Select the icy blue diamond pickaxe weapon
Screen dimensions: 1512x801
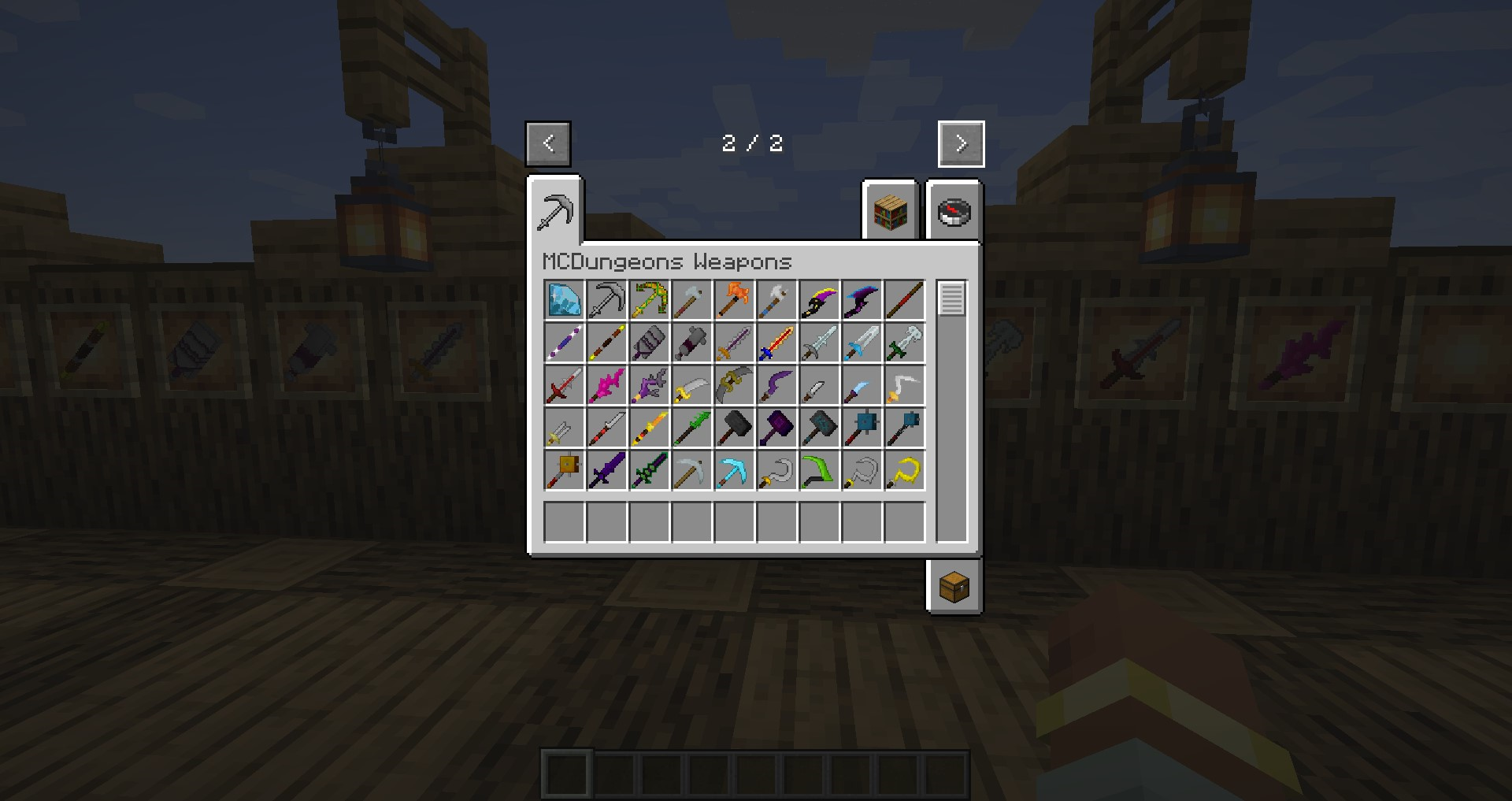tap(734, 469)
